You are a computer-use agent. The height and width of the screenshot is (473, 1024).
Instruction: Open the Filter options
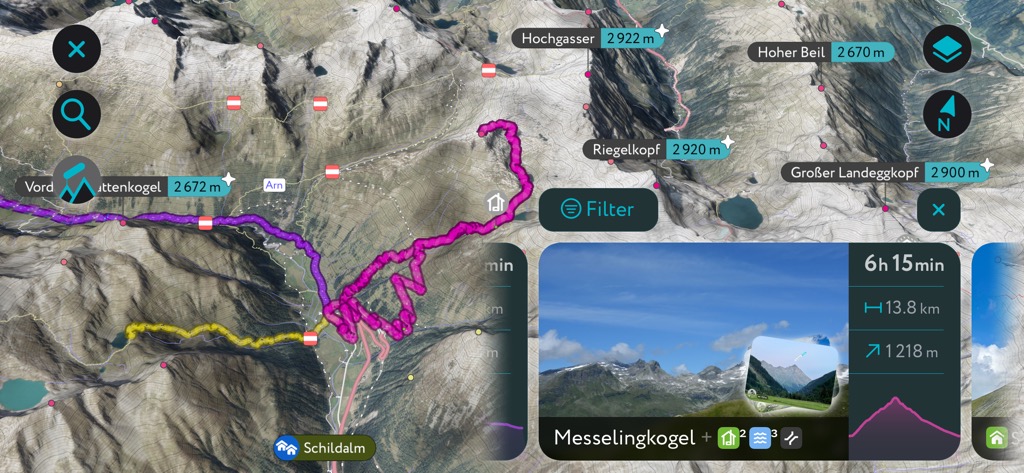598,209
